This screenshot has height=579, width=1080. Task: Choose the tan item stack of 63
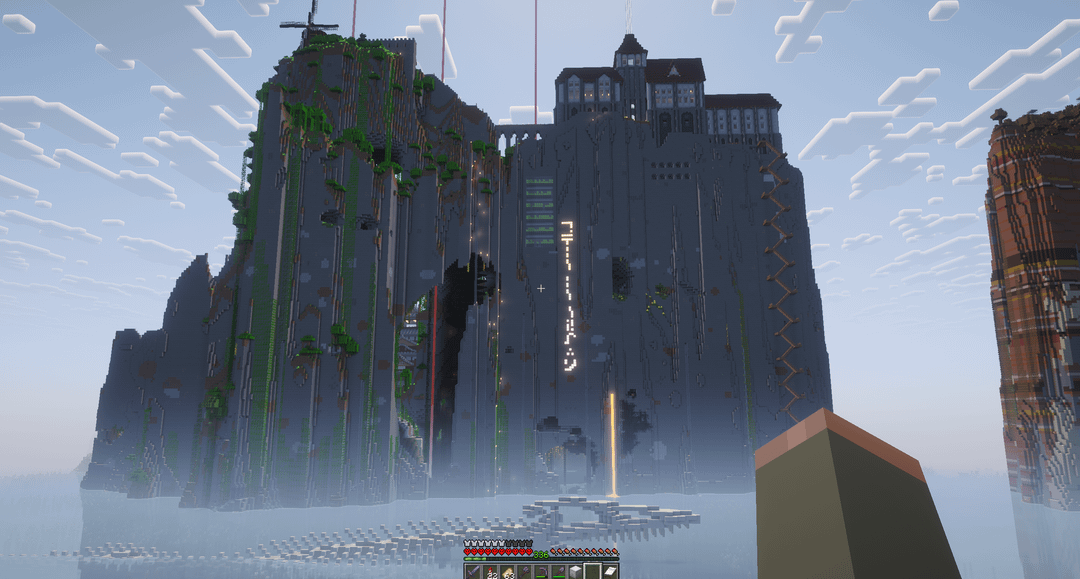507,572
